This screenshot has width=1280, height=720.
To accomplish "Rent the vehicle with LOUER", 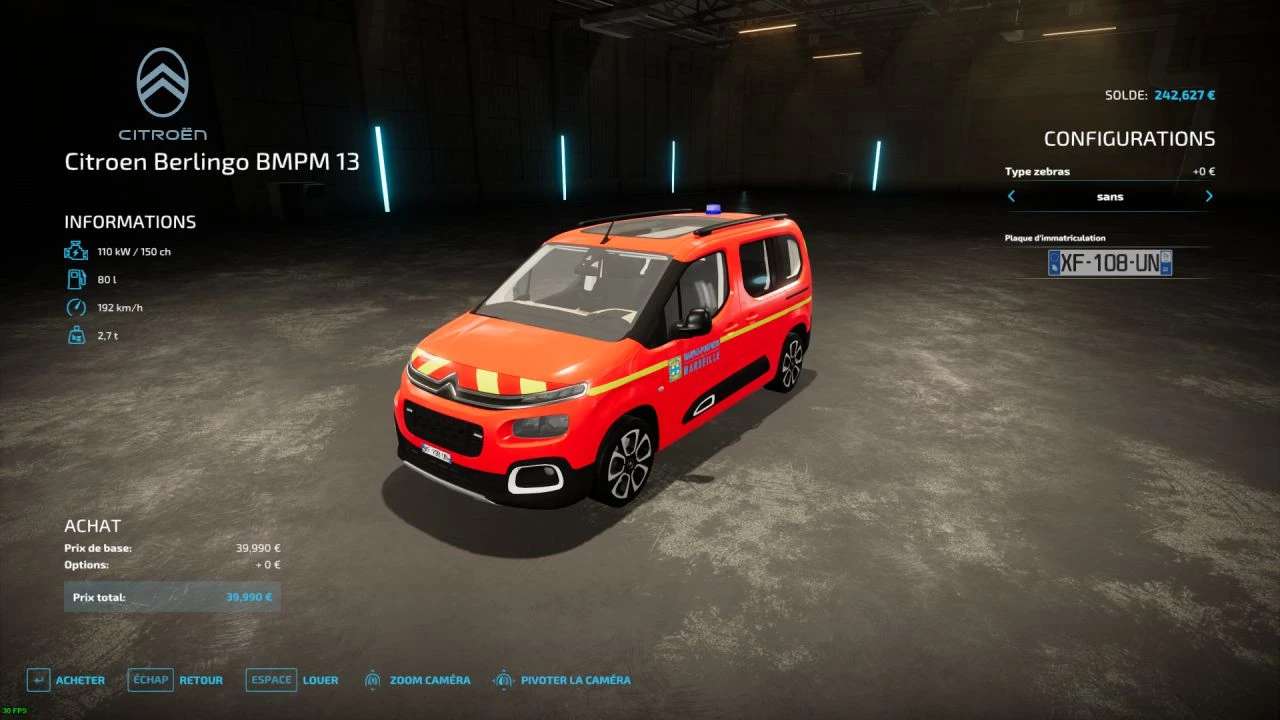I will (293, 680).
